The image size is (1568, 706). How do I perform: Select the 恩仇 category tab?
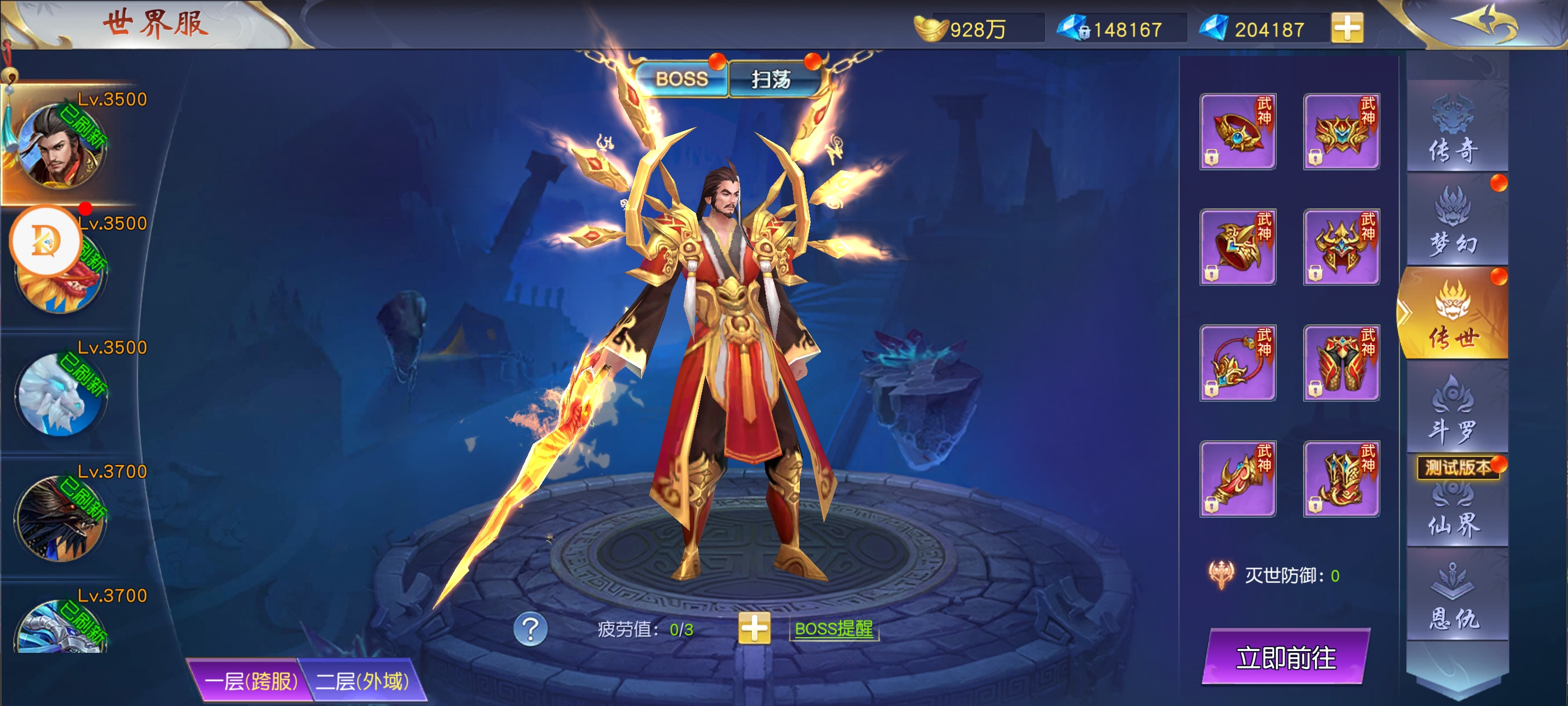pos(1454,597)
